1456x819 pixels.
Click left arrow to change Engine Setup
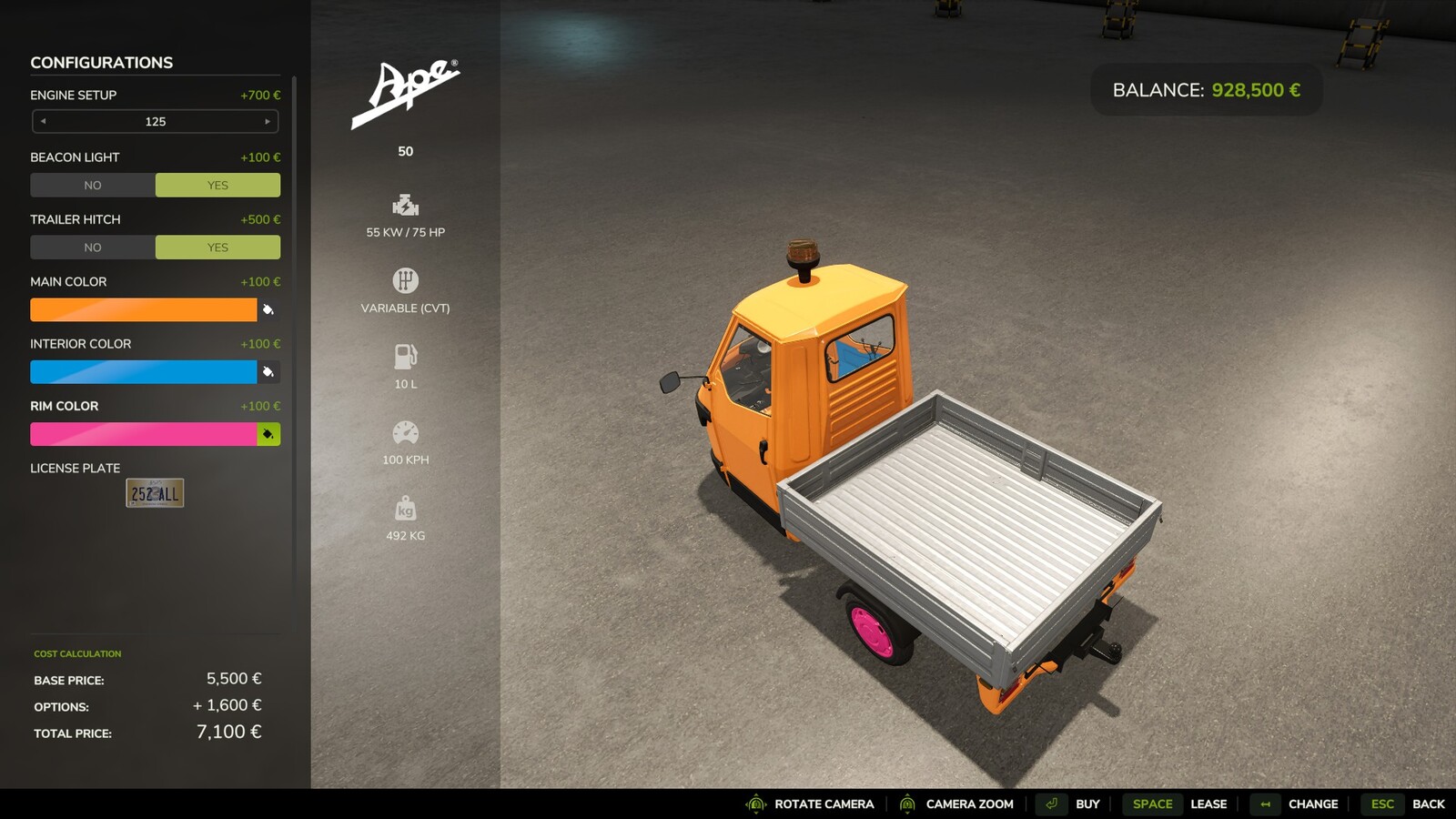42,121
